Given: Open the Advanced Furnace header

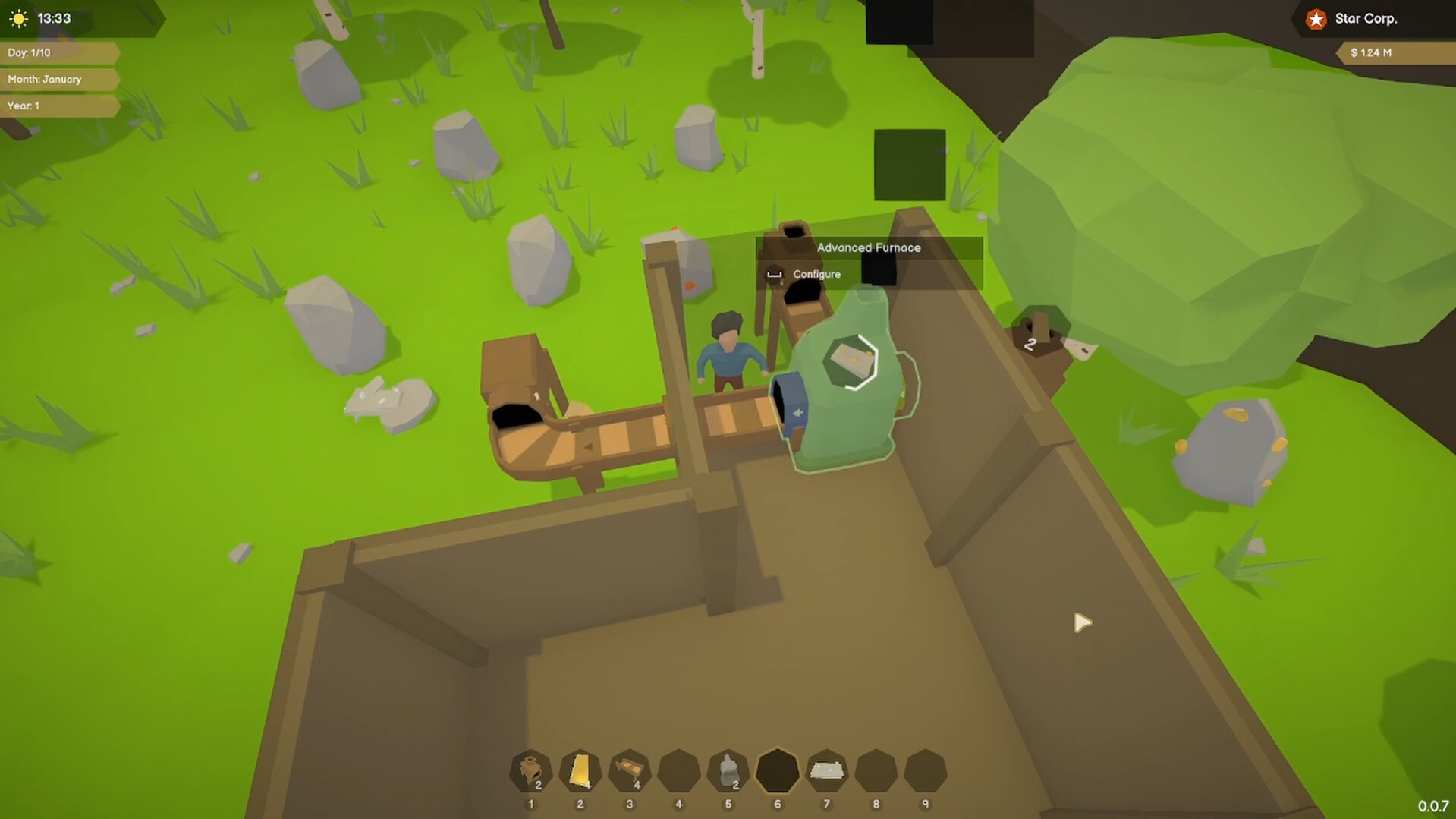Looking at the screenshot, I should [x=868, y=247].
